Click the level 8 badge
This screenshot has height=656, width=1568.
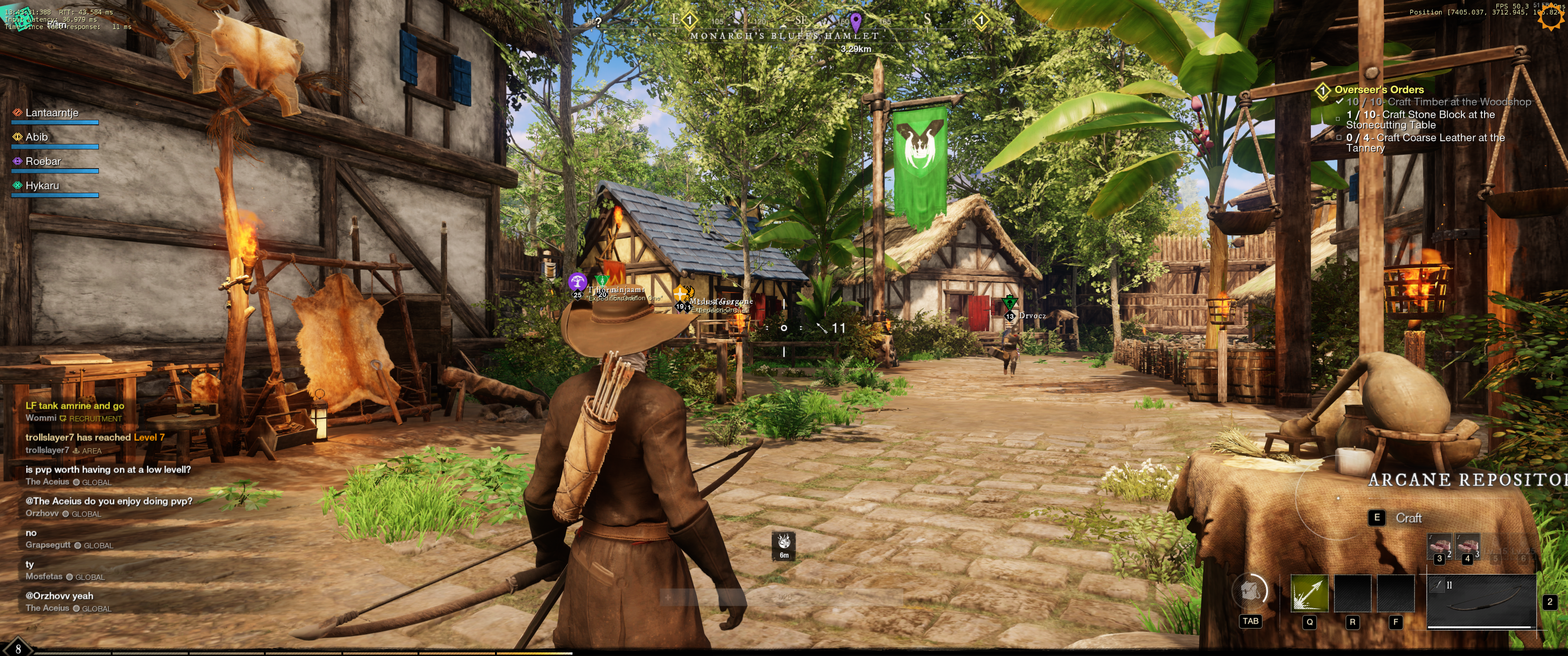pyautogui.click(x=18, y=649)
